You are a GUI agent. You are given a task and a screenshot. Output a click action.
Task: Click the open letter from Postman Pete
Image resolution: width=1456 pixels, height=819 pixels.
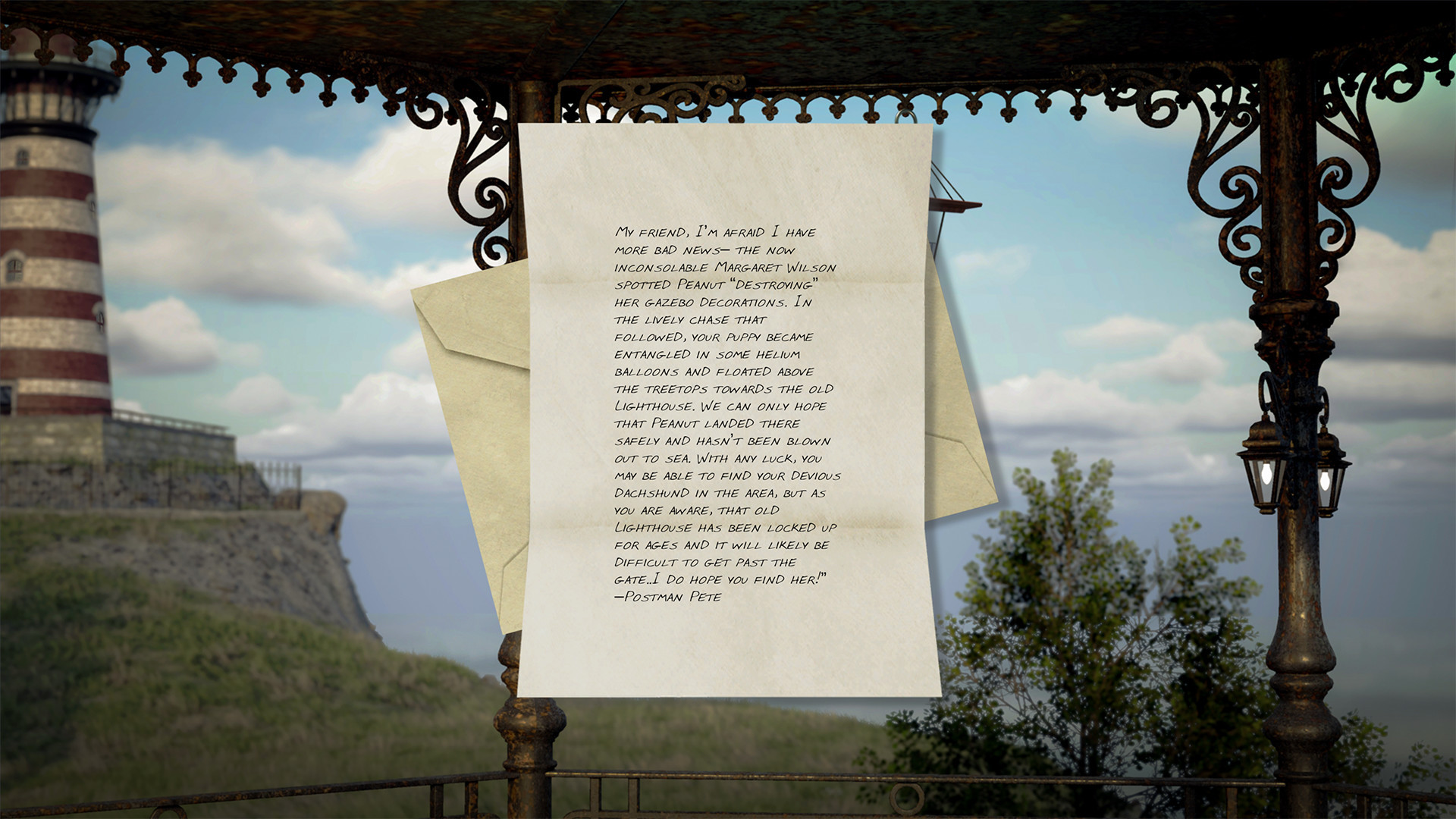click(726, 413)
